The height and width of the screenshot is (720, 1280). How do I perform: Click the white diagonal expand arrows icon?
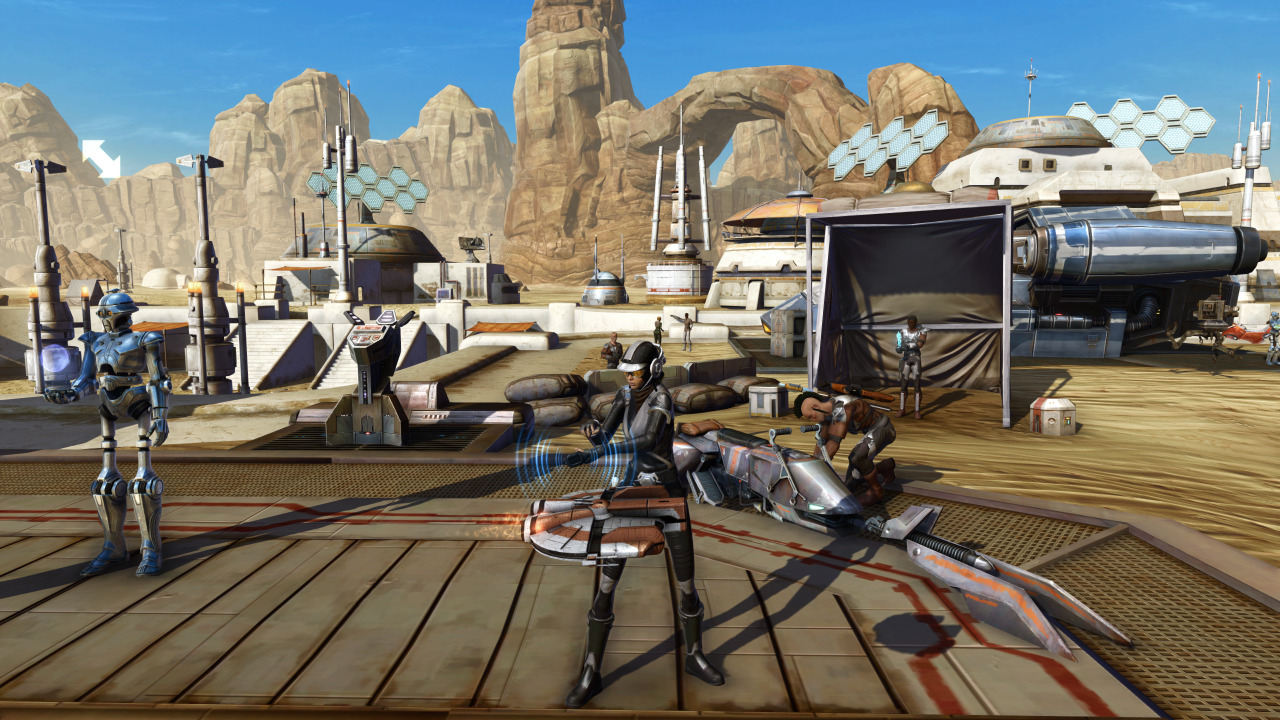click(101, 159)
